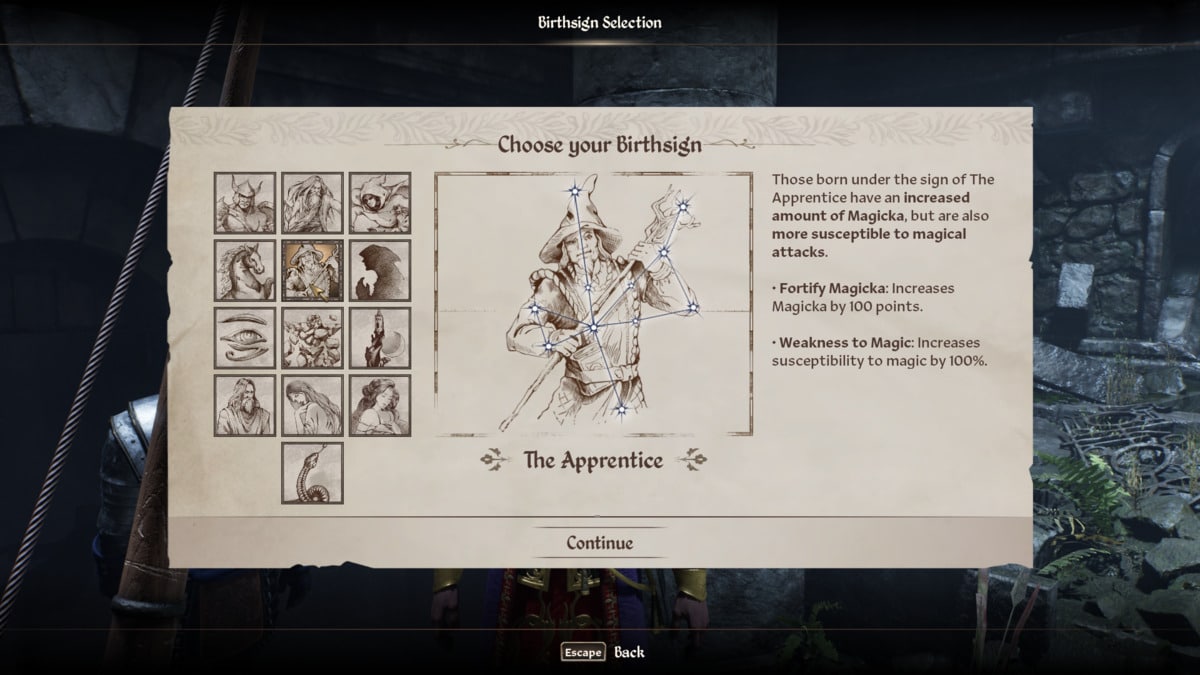Pick the bearded Lord birthsign
The height and width of the screenshot is (675, 1200).
point(245,405)
